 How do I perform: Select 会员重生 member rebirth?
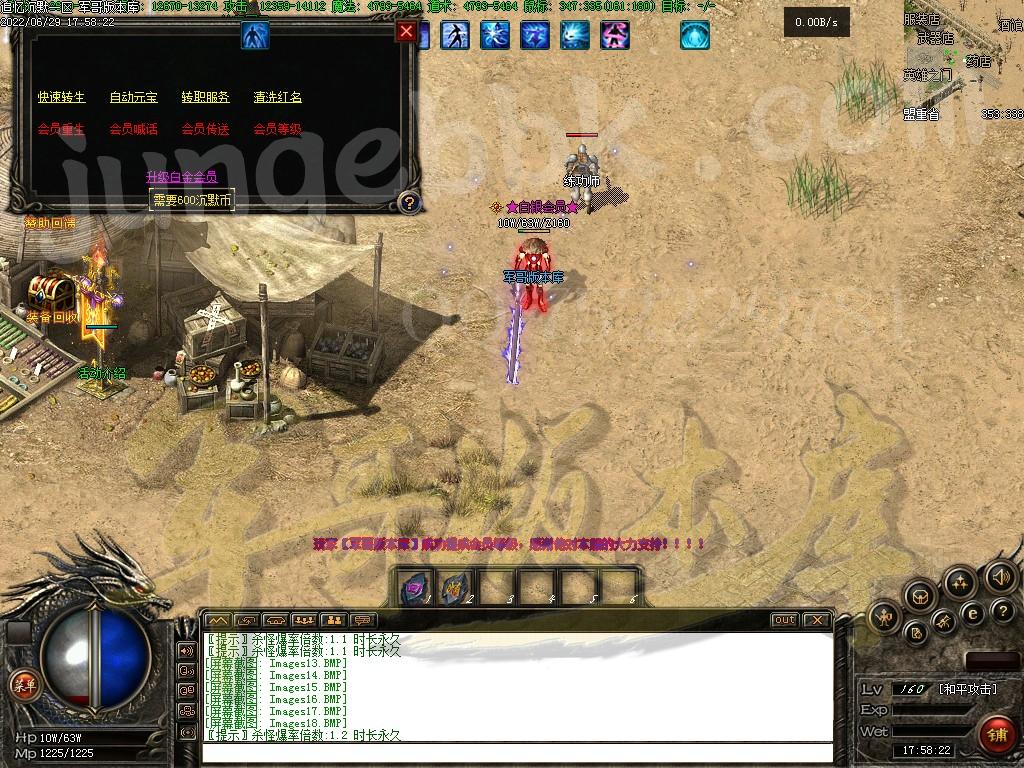tap(62, 129)
